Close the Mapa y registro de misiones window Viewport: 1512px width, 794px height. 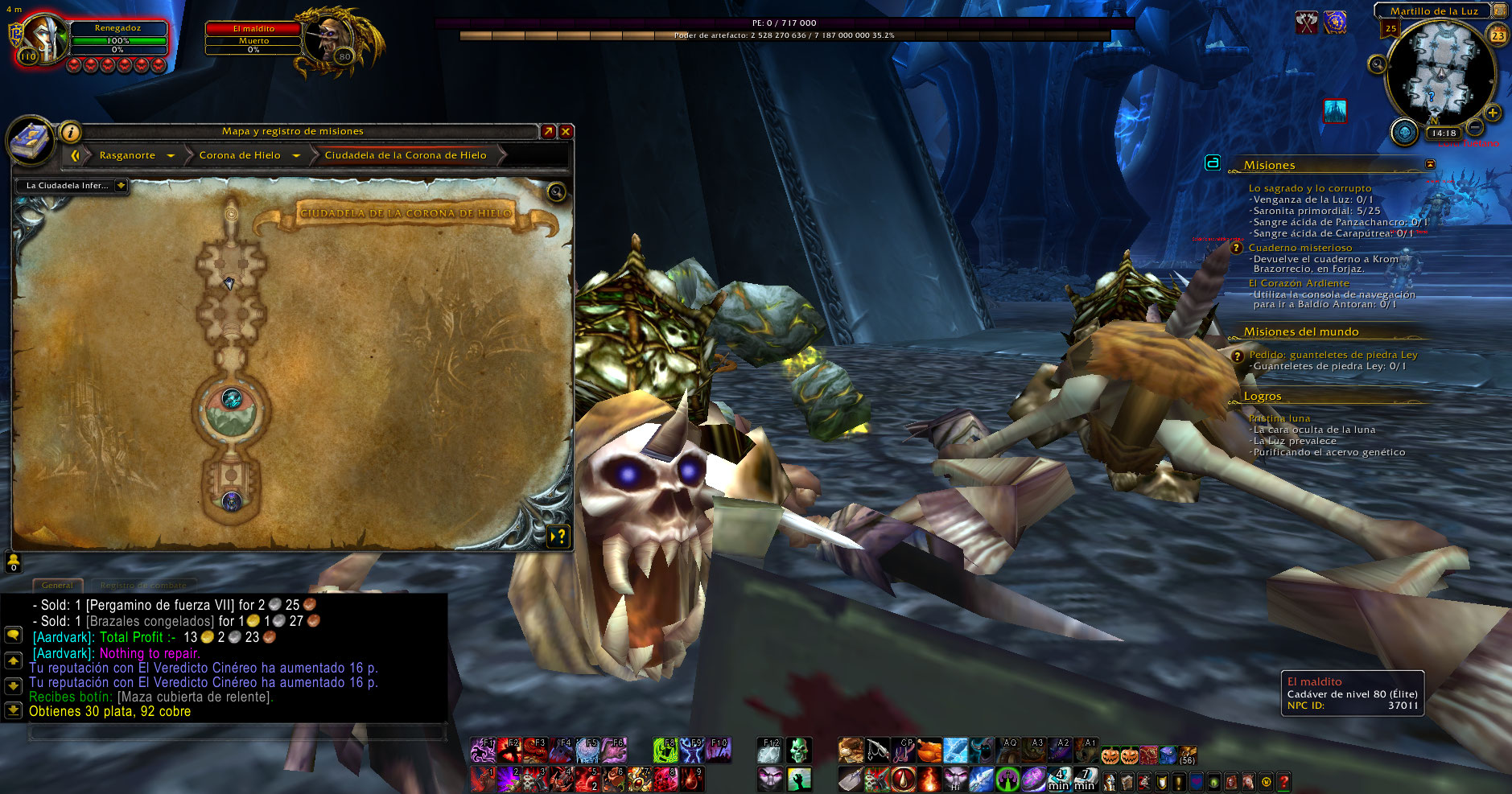[566, 131]
